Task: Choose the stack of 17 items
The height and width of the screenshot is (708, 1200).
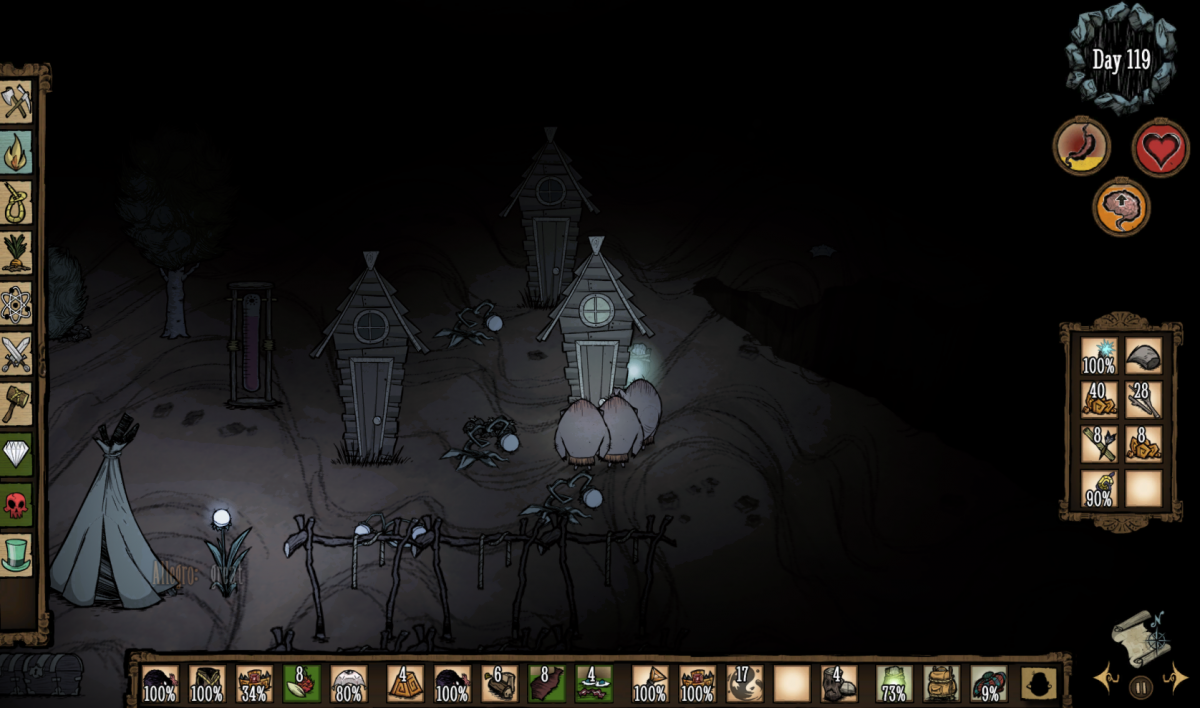Action: [745, 684]
